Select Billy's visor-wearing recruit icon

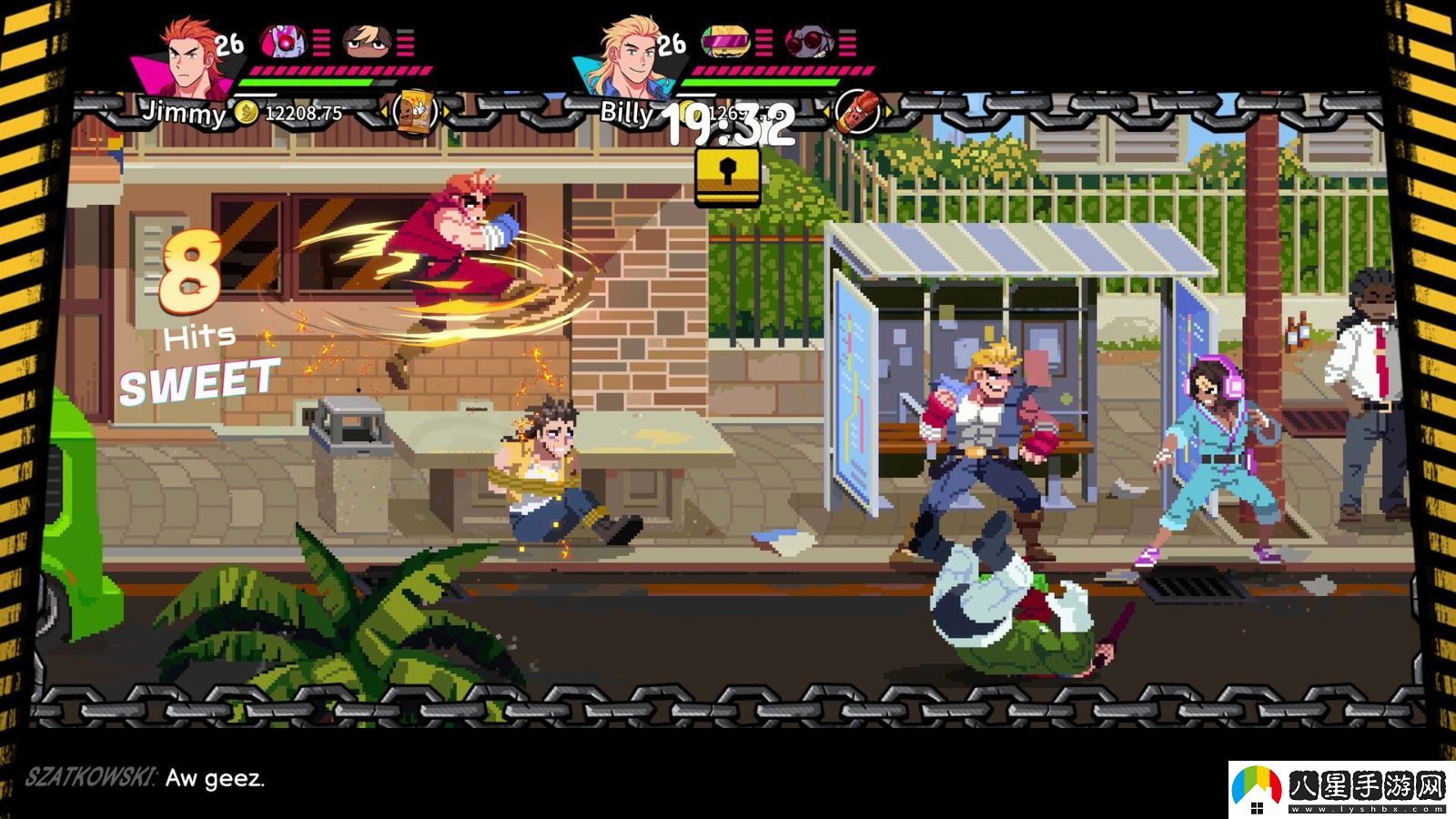(725, 42)
